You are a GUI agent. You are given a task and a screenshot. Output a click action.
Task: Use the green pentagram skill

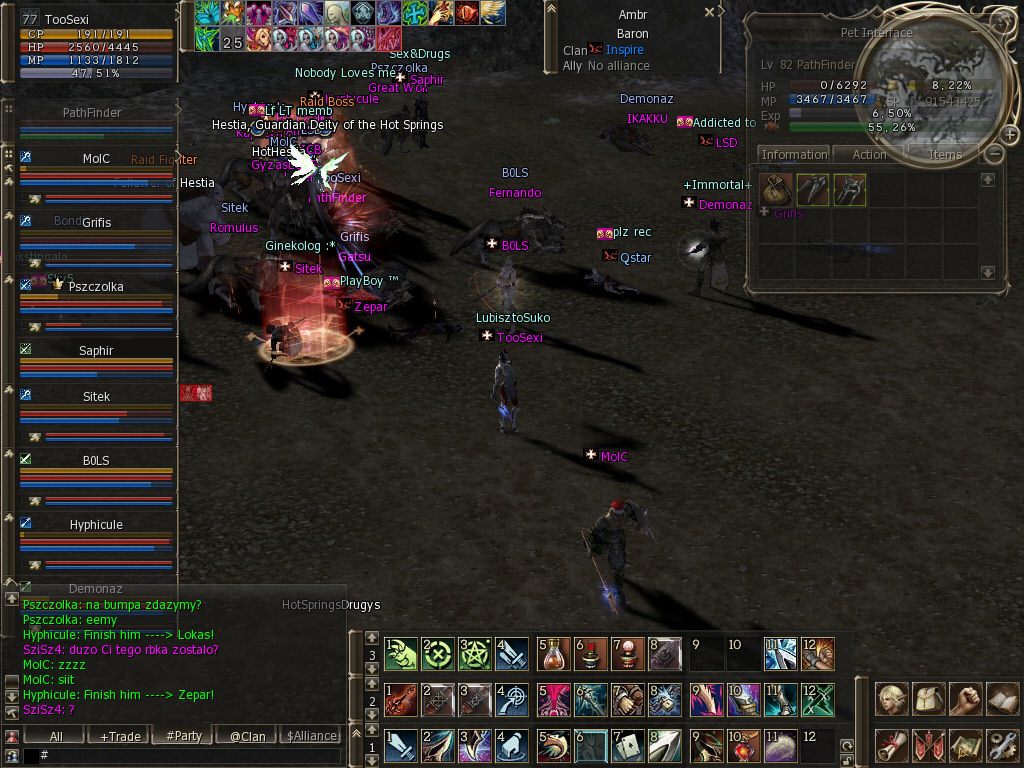pyautogui.click(x=476, y=654)
